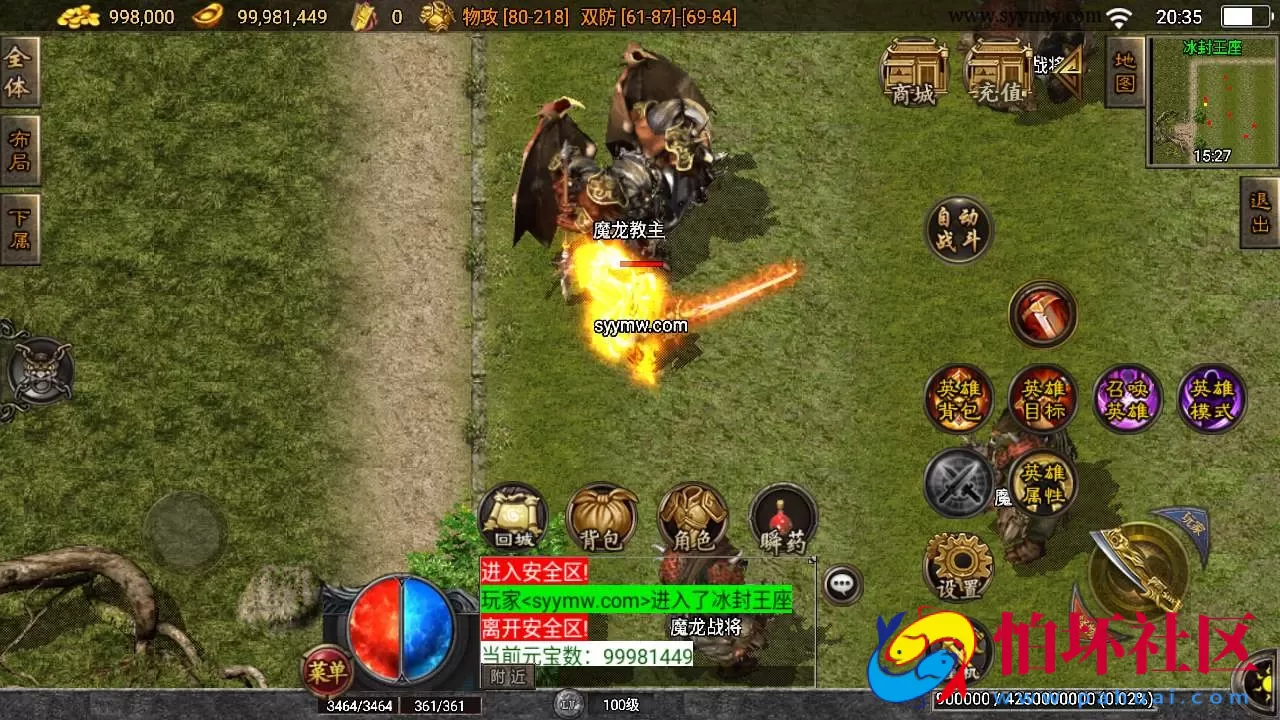Image resolution: width=1280 pixels, height=720 pixels.
Task: Toggle auto-battle (自动战斗) mode
Action: click(x=958, y=228)
